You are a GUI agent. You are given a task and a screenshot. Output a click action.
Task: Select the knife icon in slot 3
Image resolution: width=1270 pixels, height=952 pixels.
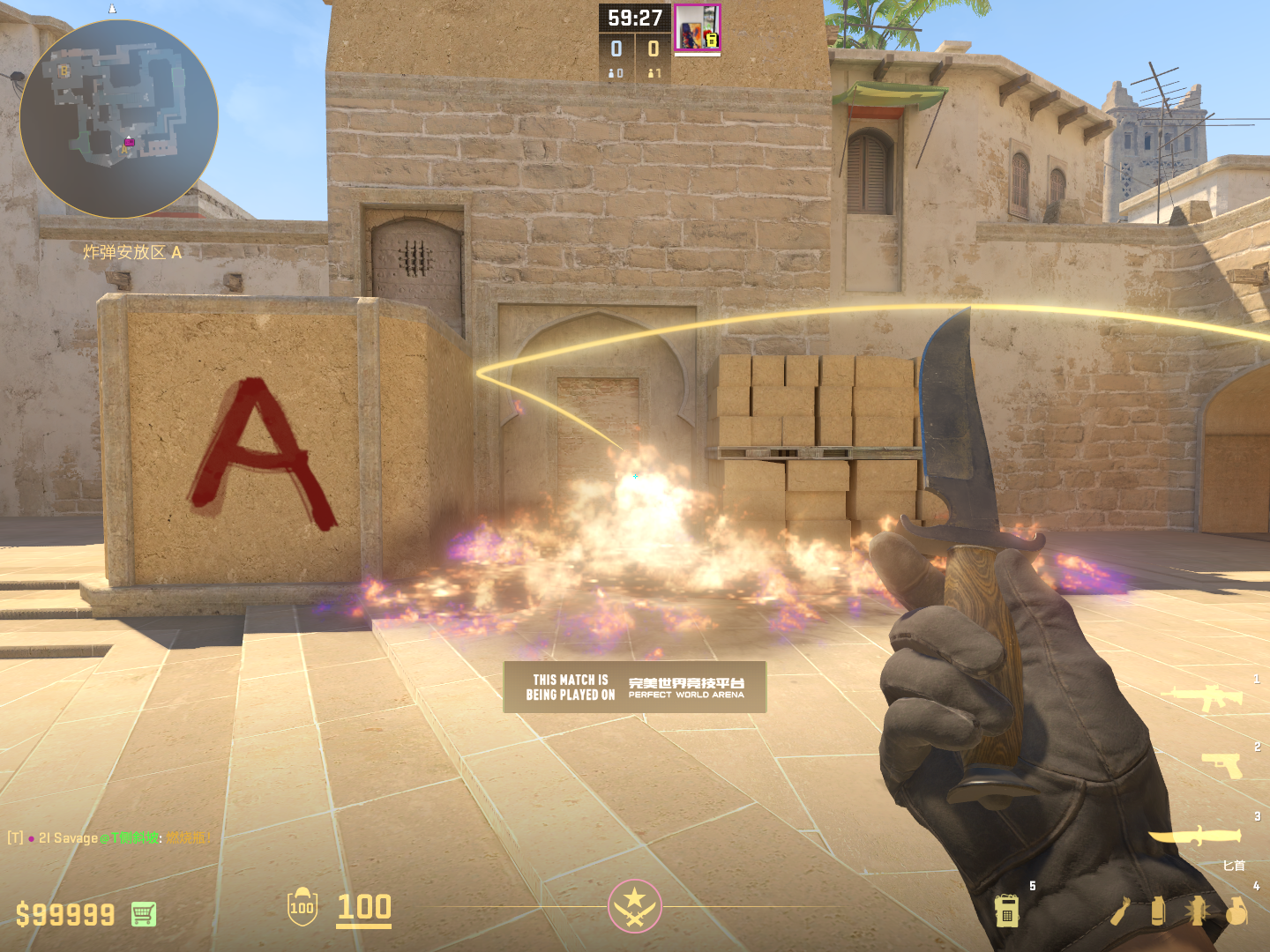(1194, 836)
